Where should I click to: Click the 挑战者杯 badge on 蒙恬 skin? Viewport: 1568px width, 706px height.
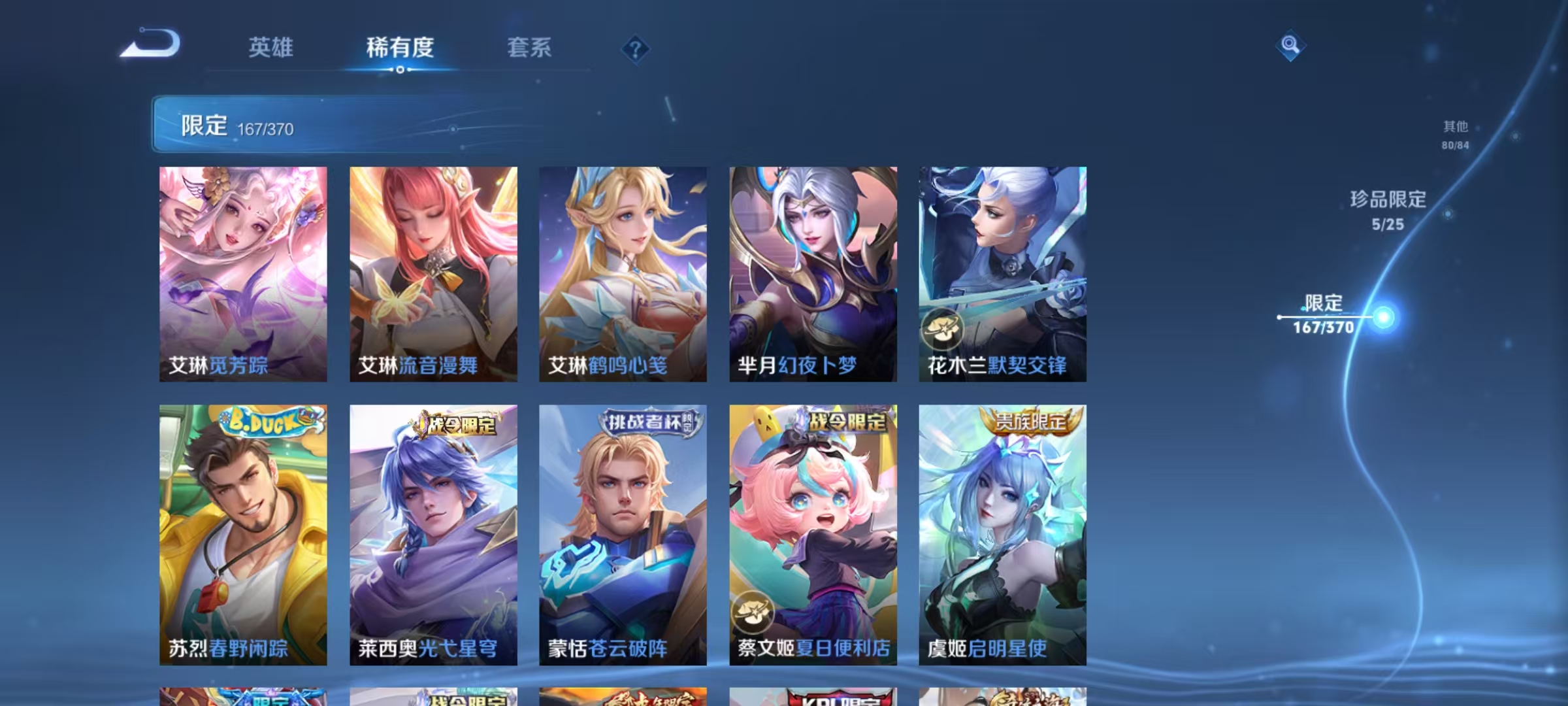648,422
